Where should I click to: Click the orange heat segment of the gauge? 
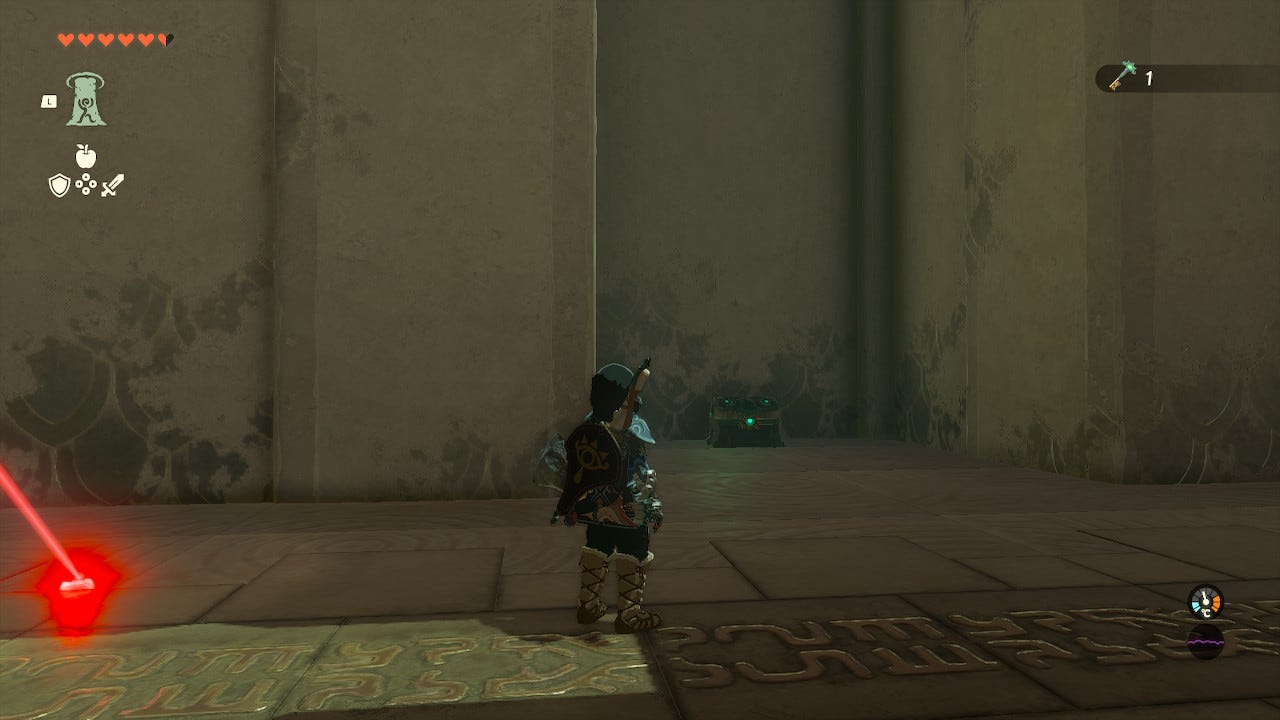(x=1218, y=601)
